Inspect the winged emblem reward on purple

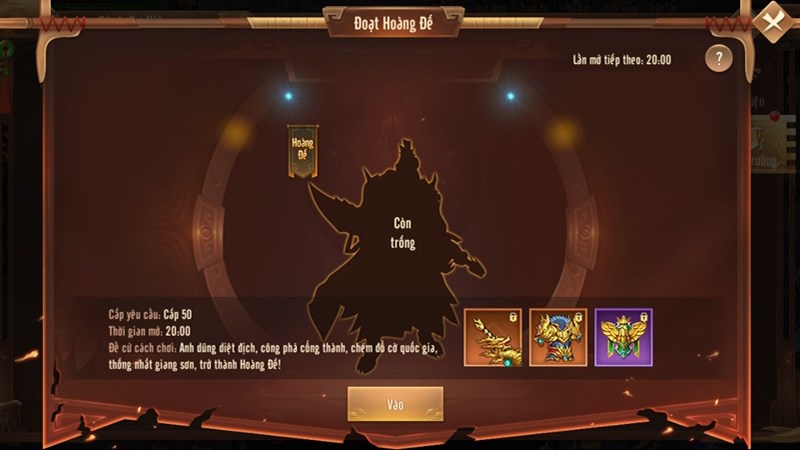click(623, 337)
